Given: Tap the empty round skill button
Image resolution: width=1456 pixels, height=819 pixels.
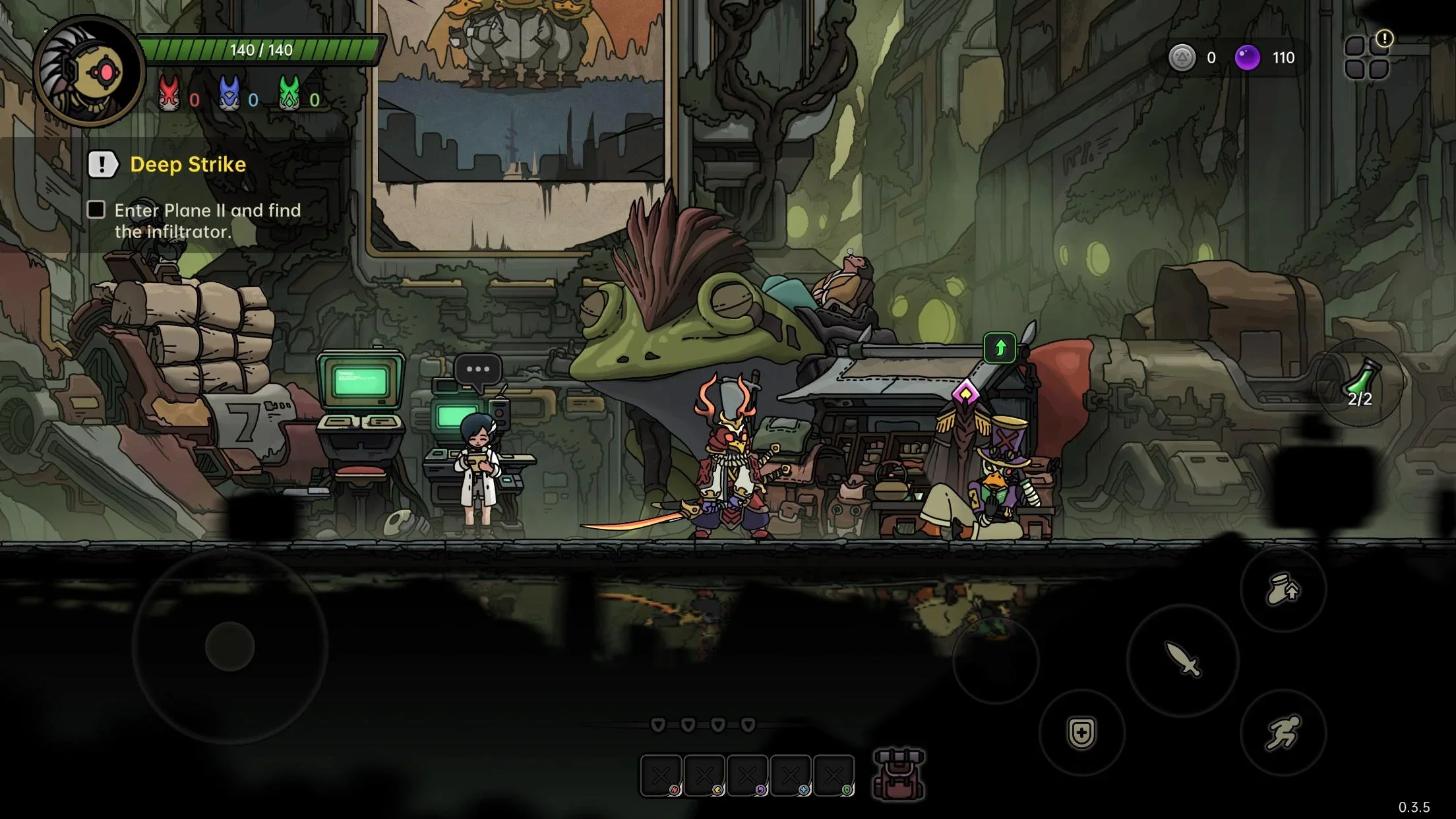Looking at the screenshot, I should (x=996, y=661).
